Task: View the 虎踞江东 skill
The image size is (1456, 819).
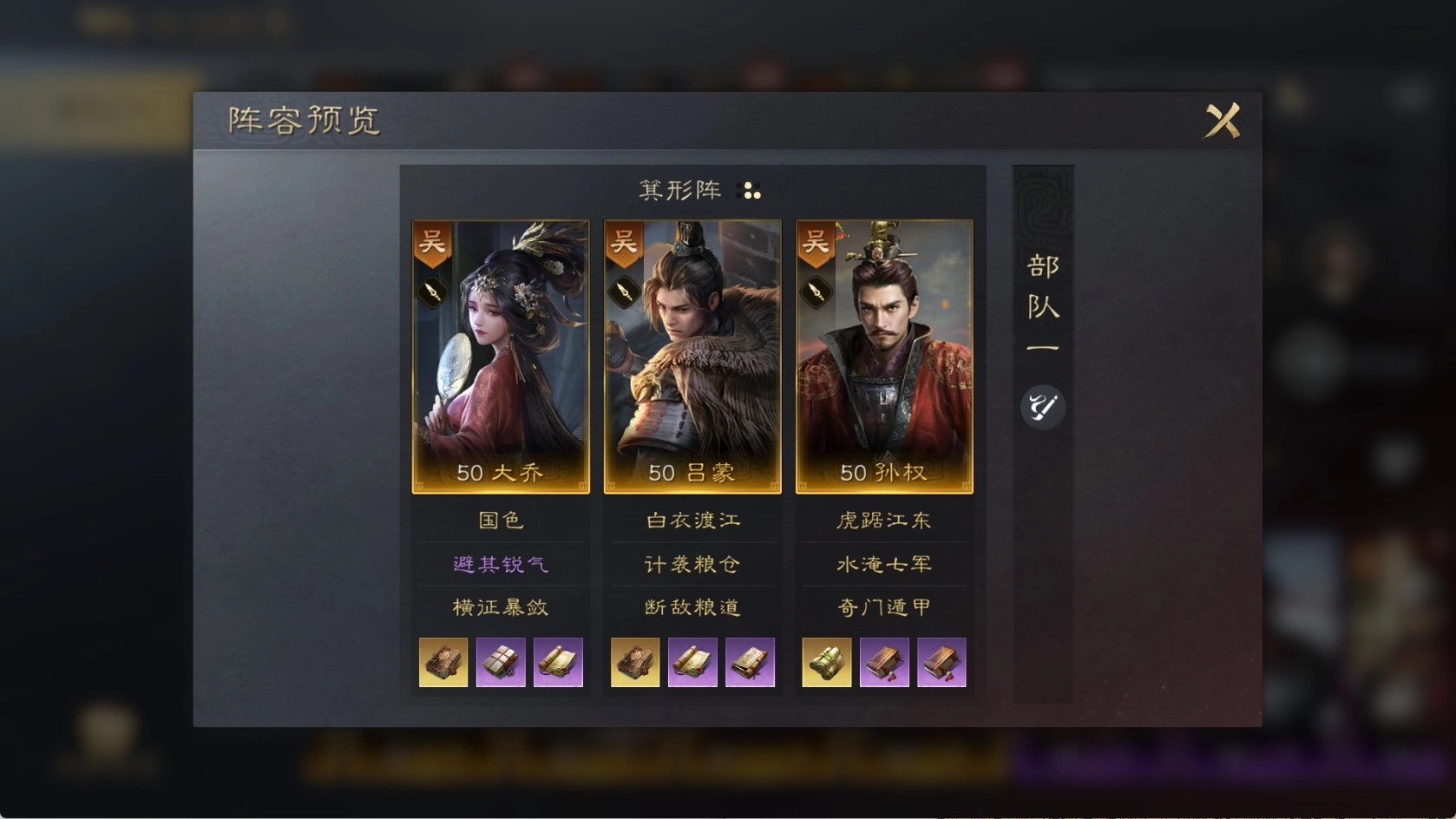Action: [x=884, y=521]
